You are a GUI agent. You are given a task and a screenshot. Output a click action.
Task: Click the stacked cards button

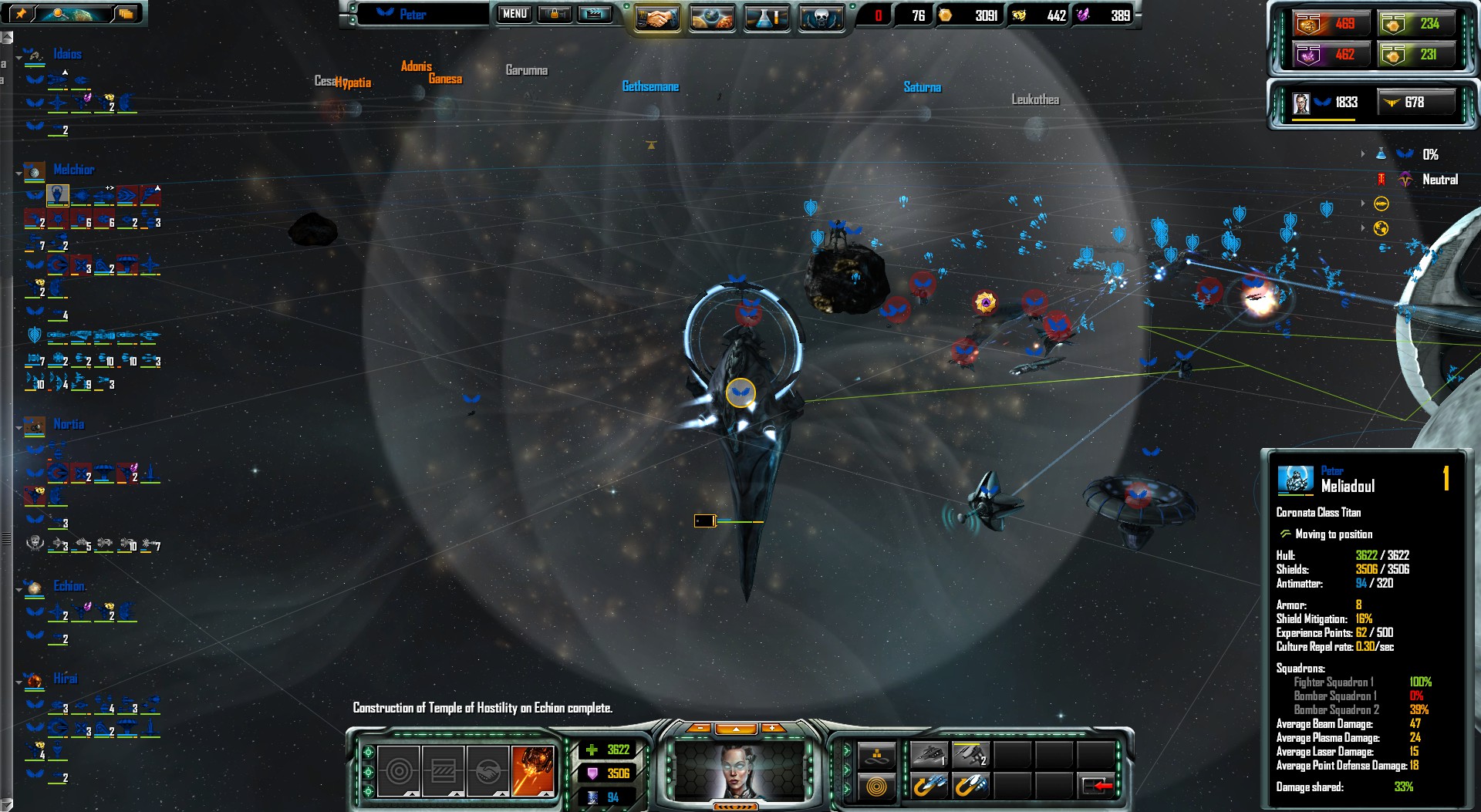pos(126,13)
